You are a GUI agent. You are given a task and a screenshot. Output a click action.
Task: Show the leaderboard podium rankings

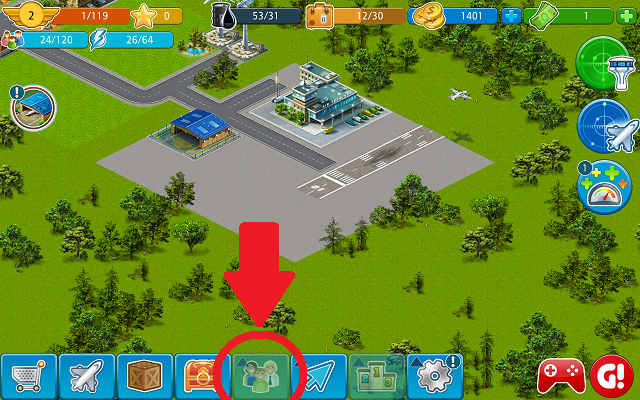tap(377, 377)
